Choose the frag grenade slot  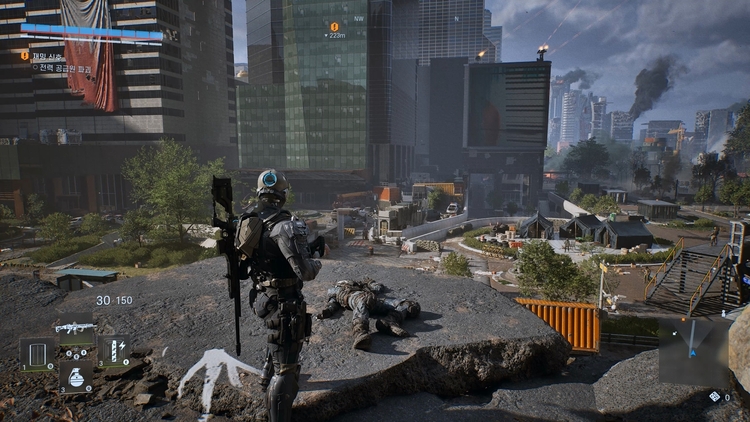click(x=75, y=377)
